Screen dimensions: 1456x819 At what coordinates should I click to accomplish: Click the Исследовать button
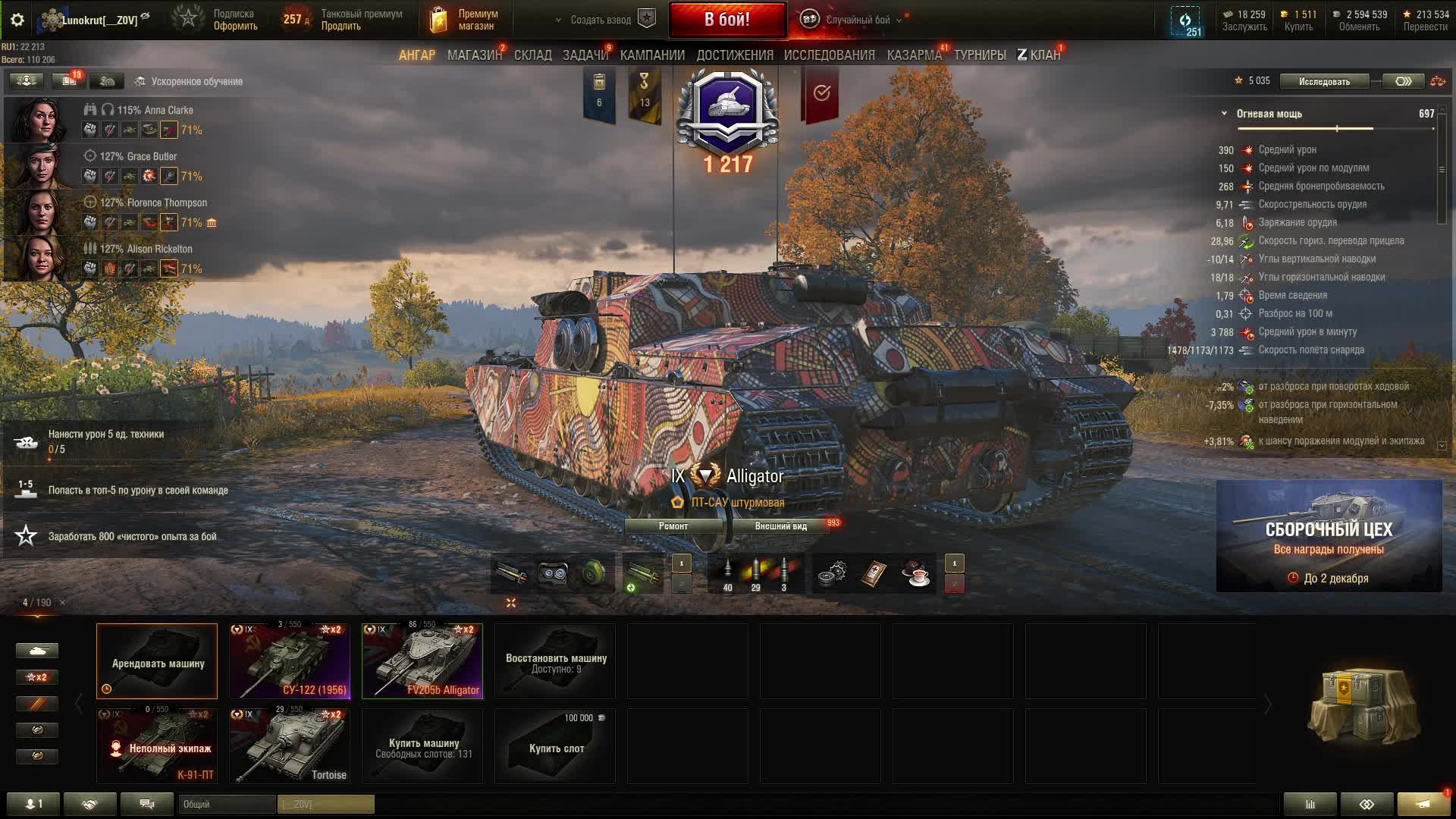tap(1323, 81)
